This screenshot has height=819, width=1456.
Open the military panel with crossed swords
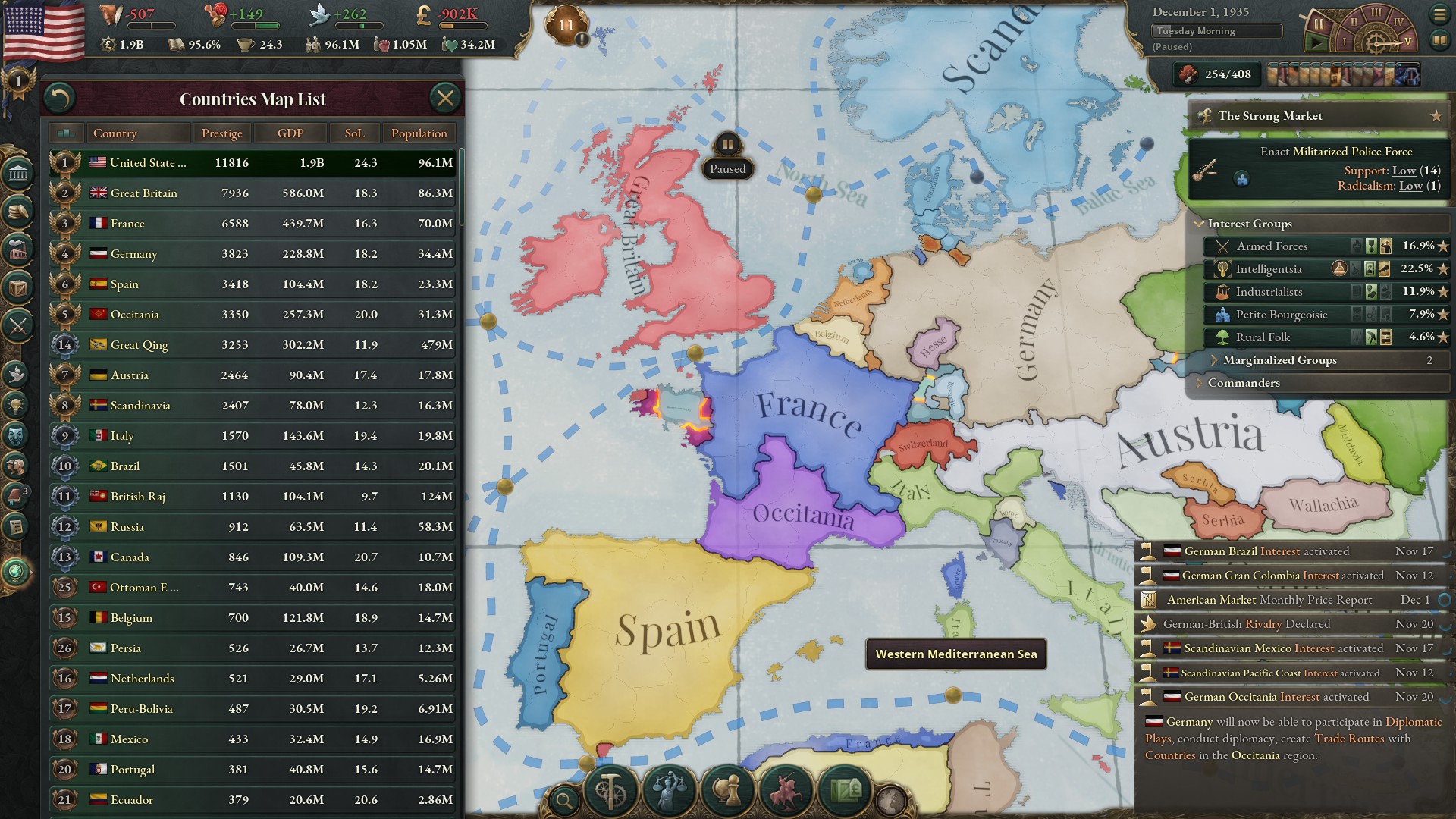19,326
